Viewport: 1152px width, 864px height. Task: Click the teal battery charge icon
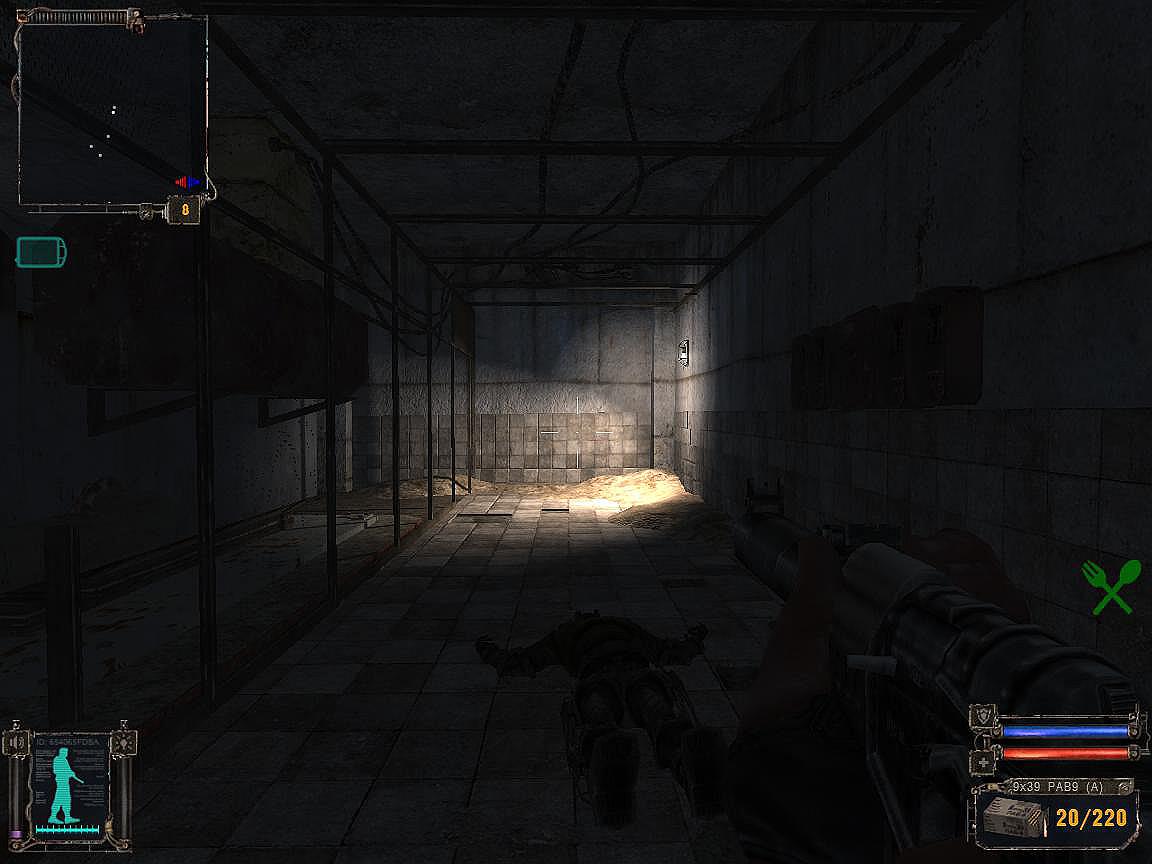(x=42, y=251)
